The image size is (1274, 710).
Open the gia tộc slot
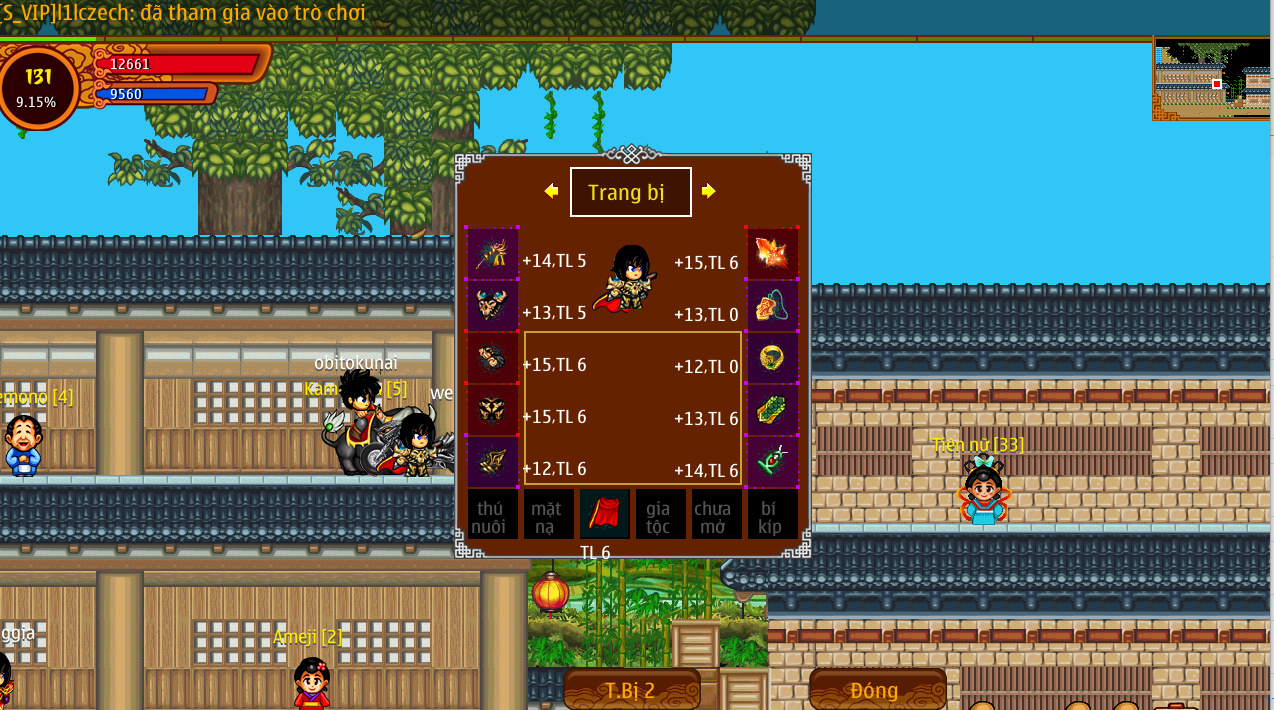point(660,515)
